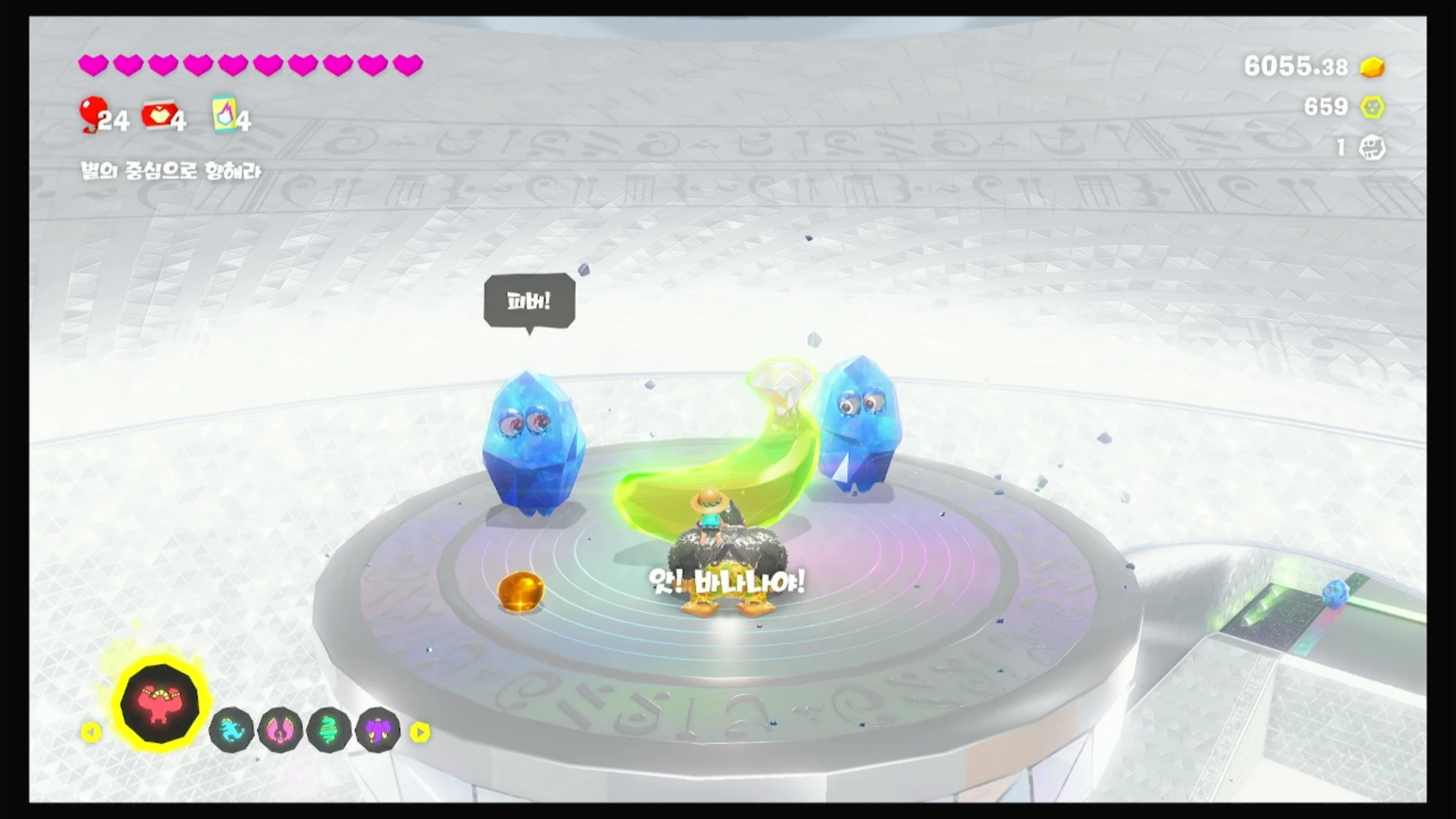Click the yellow hexagon Banandium chip icon

[1372, 107]
